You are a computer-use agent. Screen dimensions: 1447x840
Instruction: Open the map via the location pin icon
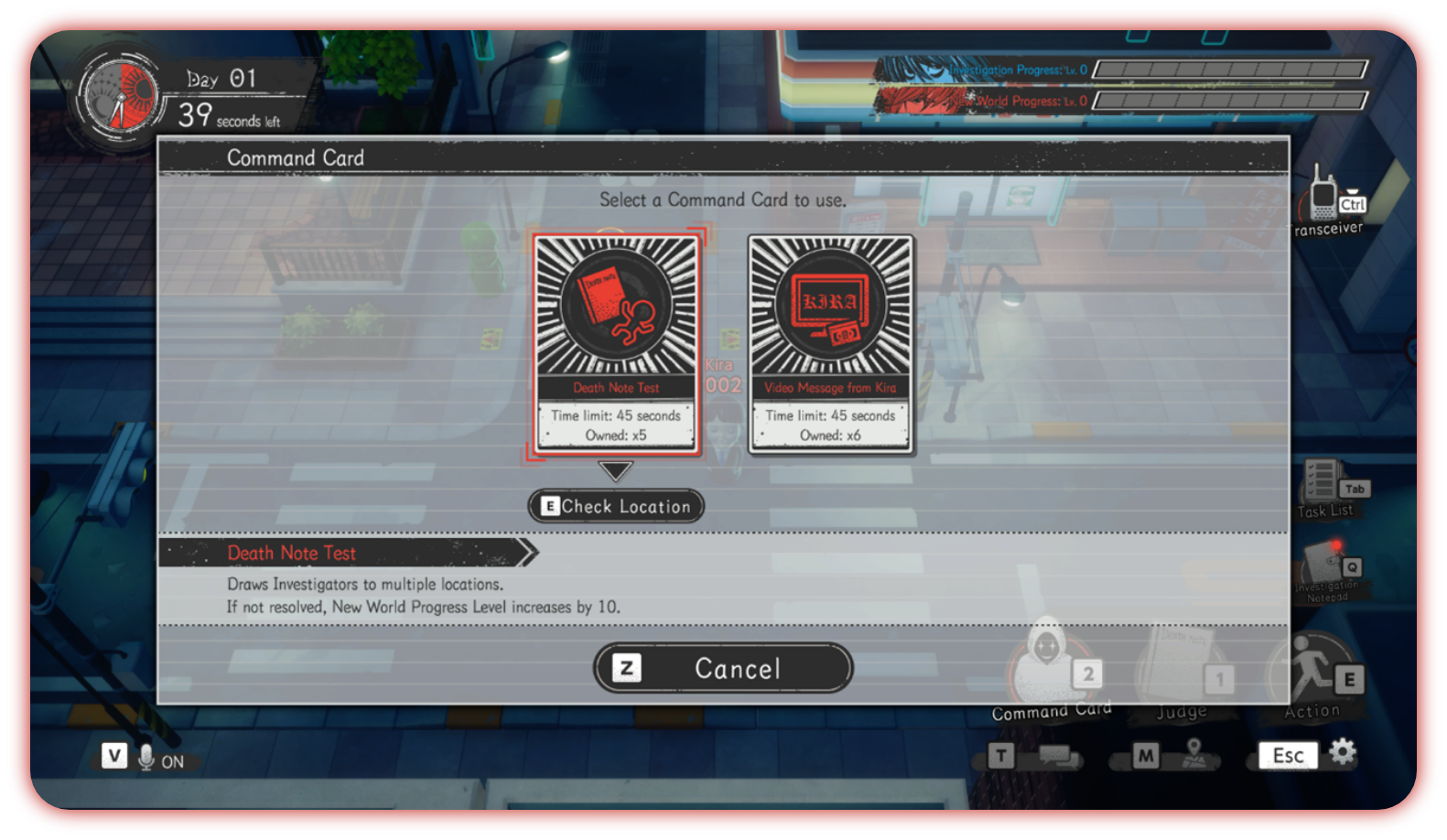point(1193,755)
